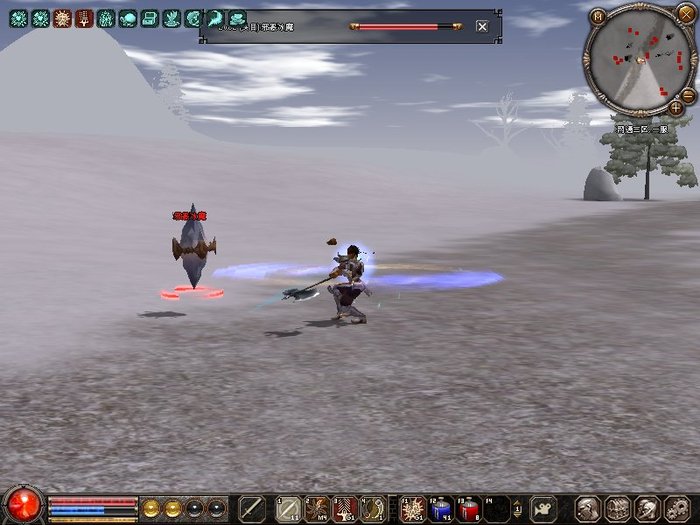This screenshot has height=525, width=700.
Task: Click the scroll-shaped buff icon
Action: 149,18
